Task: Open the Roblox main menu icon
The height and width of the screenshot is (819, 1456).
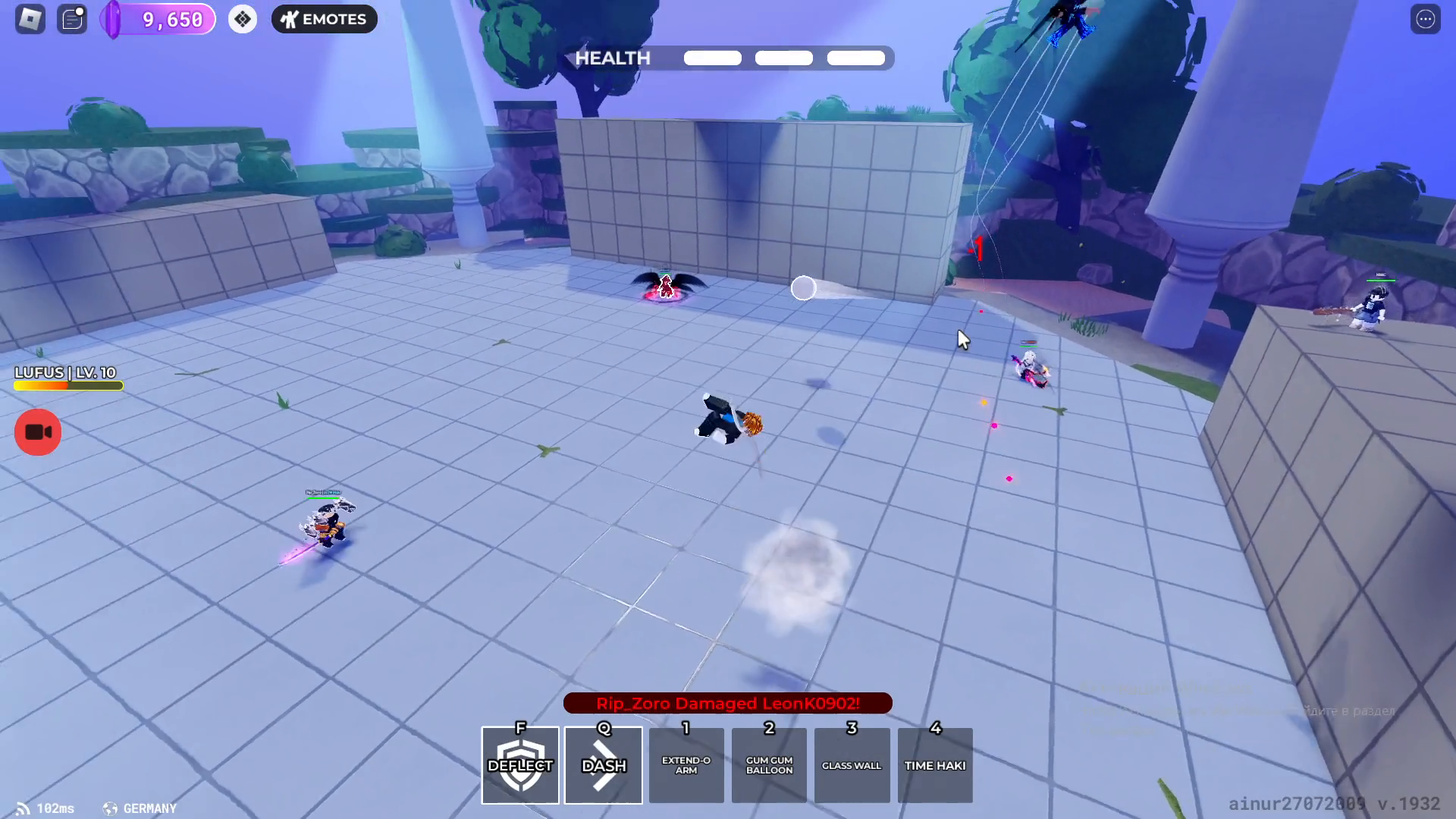Action: [30, 19]
